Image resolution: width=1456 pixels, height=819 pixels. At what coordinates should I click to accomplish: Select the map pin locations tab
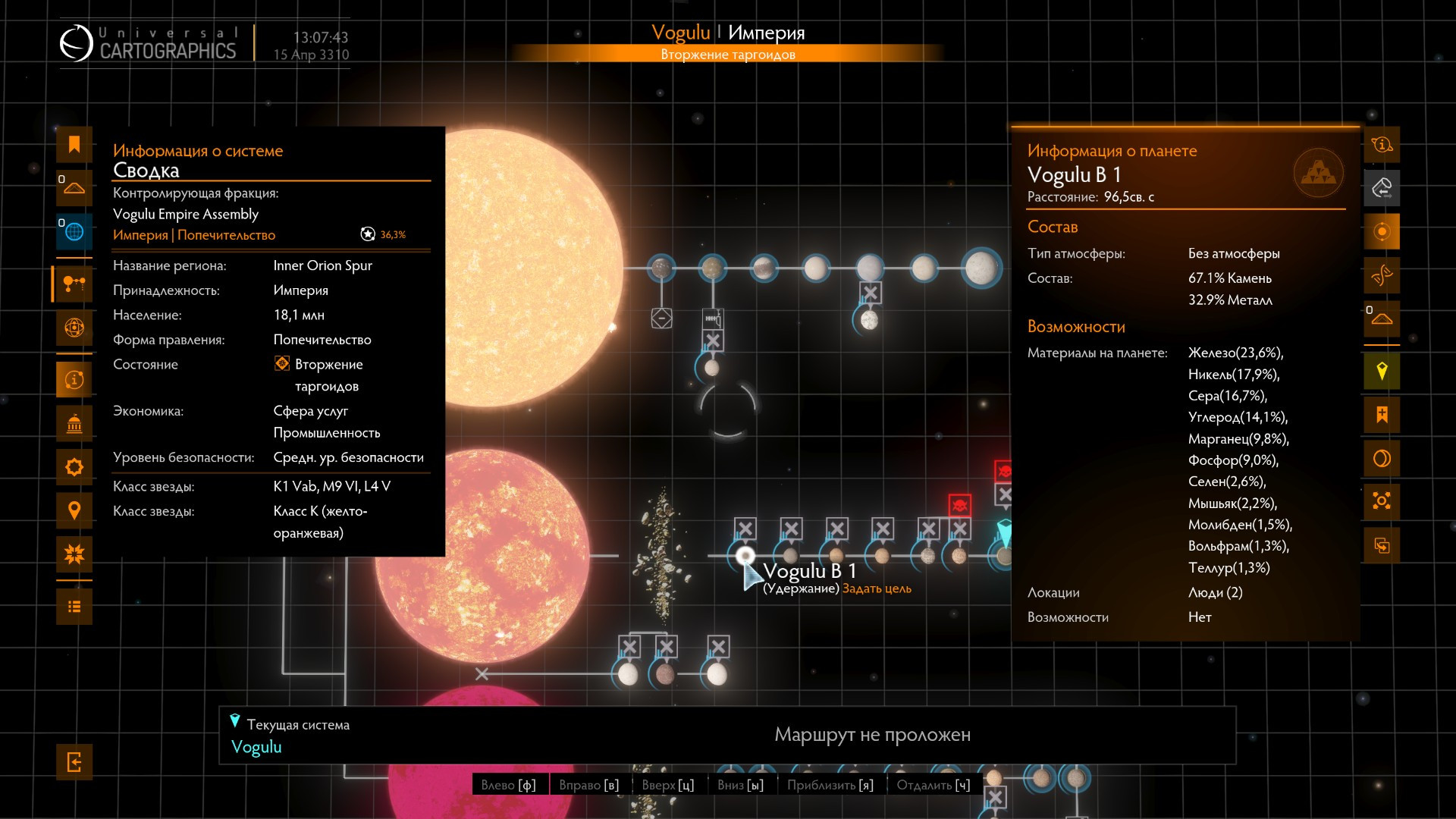click(x=74, y=510)
